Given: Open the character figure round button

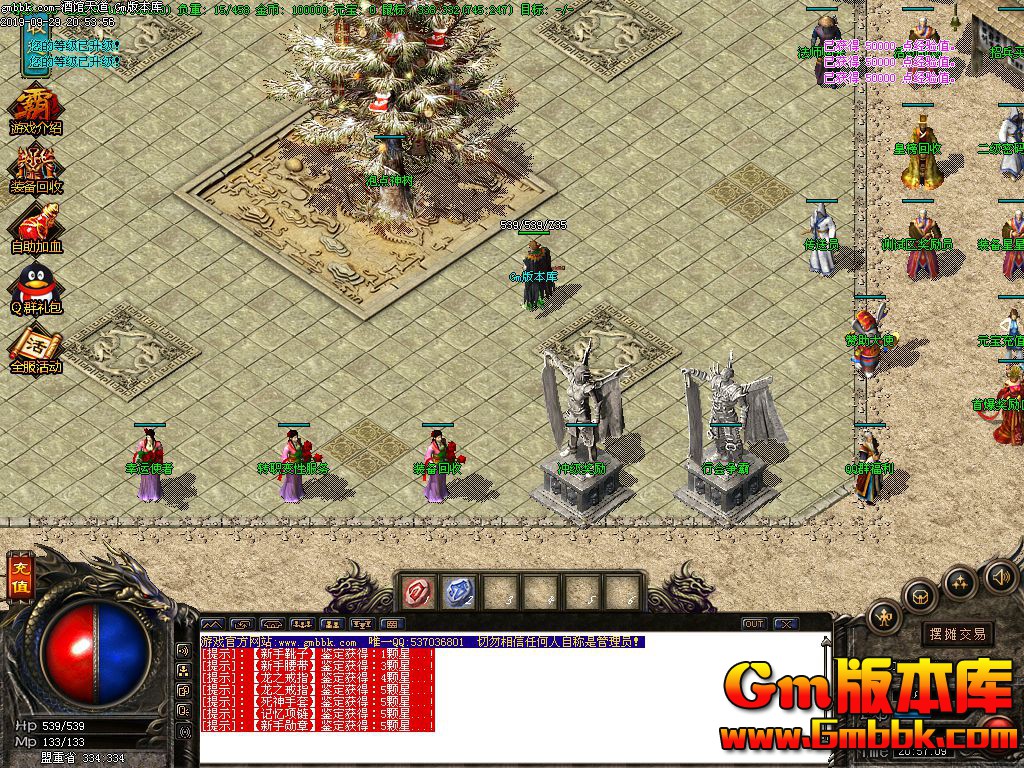Looking at the screenshot, I should tap(884, 617).
